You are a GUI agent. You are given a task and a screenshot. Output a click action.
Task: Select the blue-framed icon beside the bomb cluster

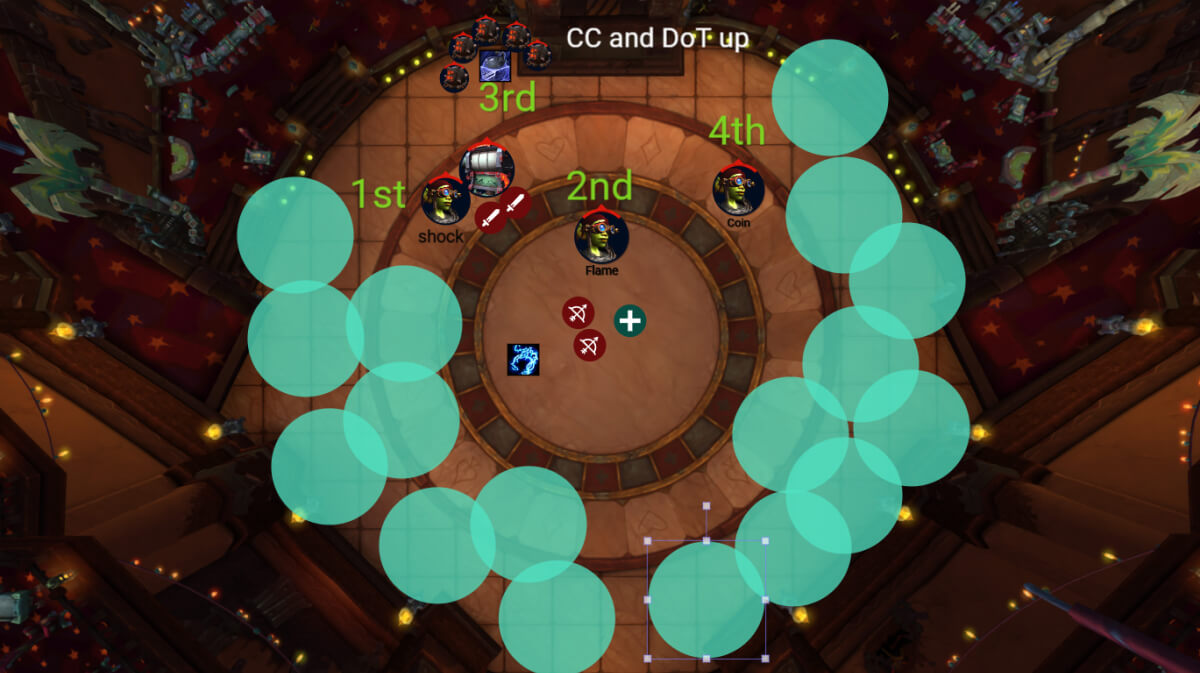[x=494, y=66]
